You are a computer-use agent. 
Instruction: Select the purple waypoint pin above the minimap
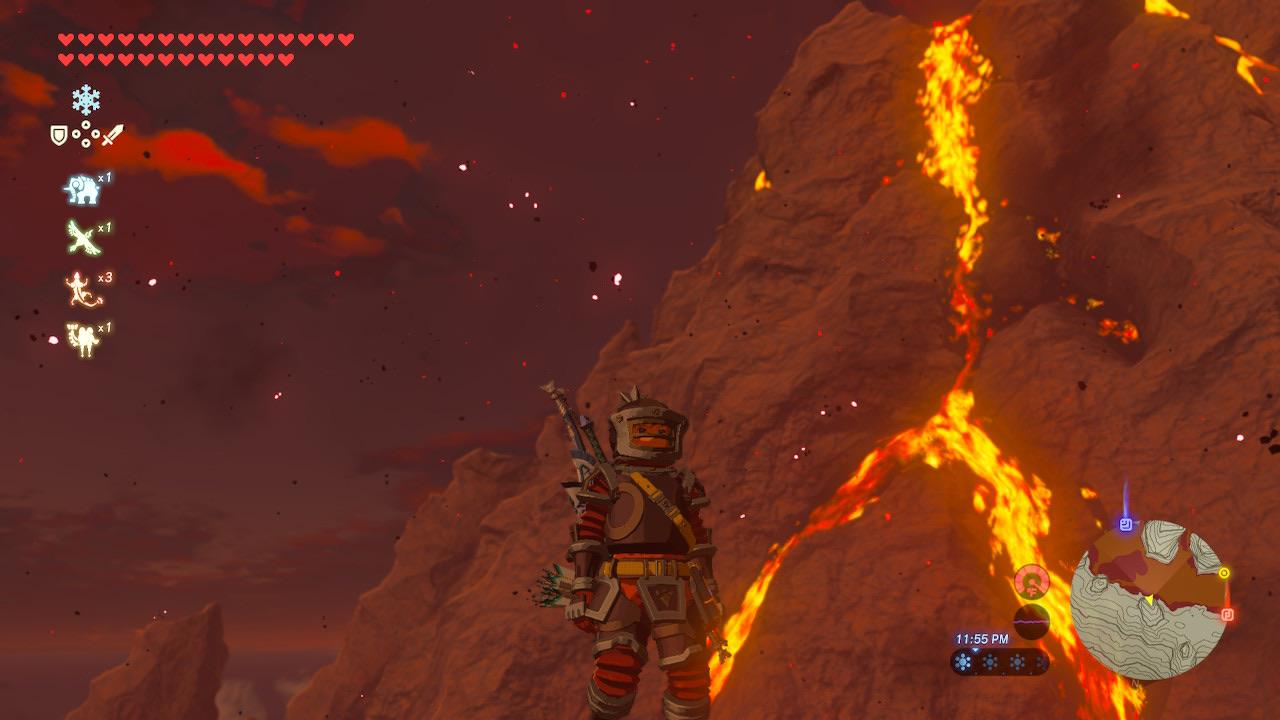[x=1124, y=523]
